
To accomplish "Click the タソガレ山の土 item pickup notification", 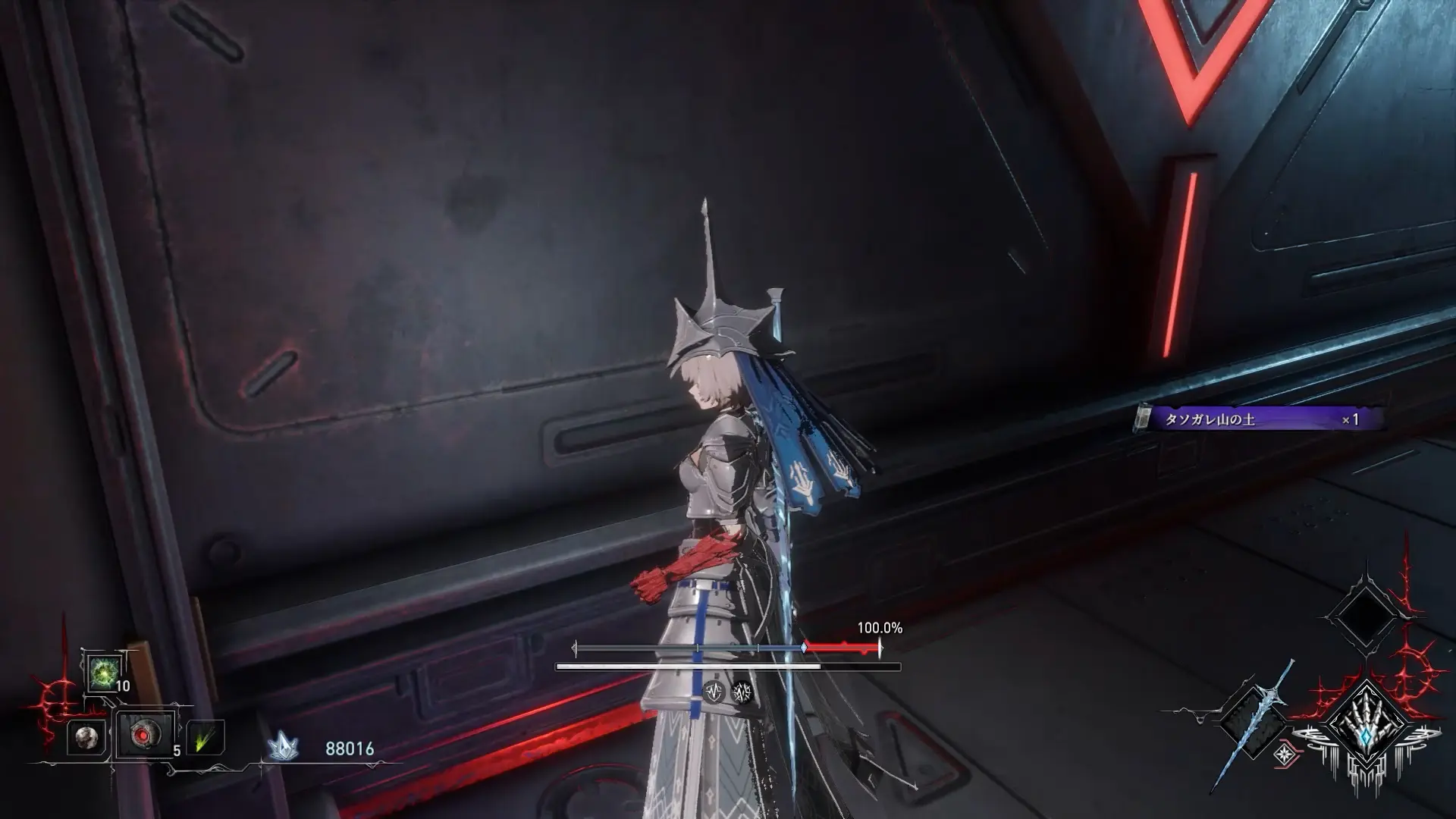I will (x=1259, y=419).
